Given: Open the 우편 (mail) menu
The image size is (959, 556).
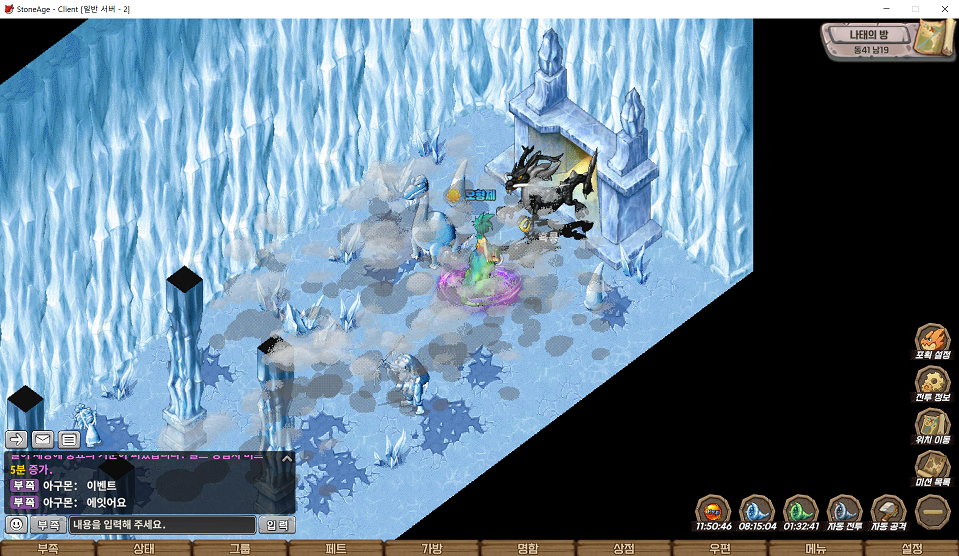Looking at the screenshot, I should 720,548.
